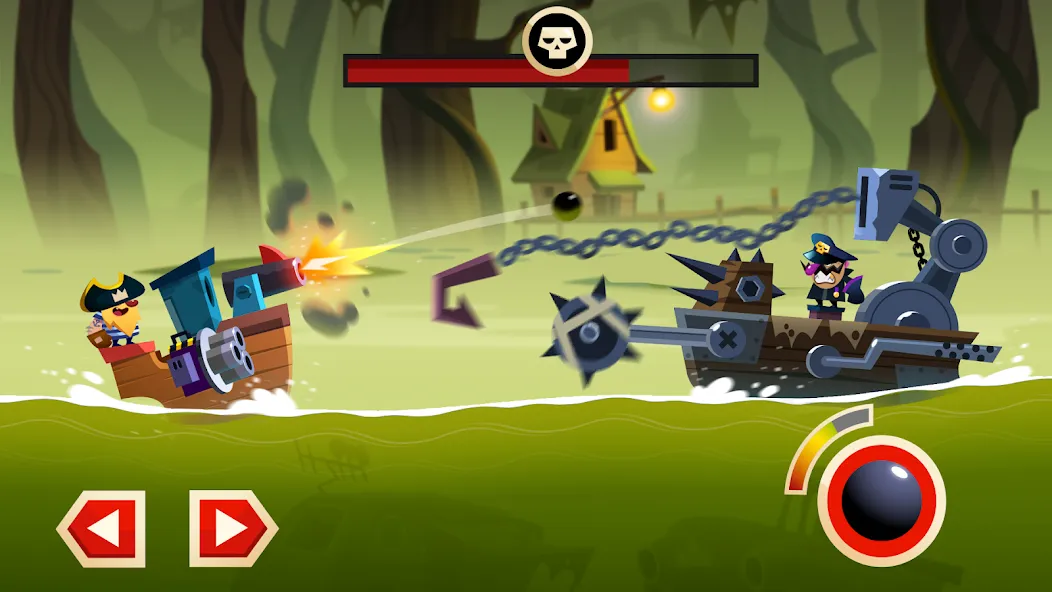The image size is (1052, 592).
Task: Tap the red left arrow button
Action: [102, 528]
